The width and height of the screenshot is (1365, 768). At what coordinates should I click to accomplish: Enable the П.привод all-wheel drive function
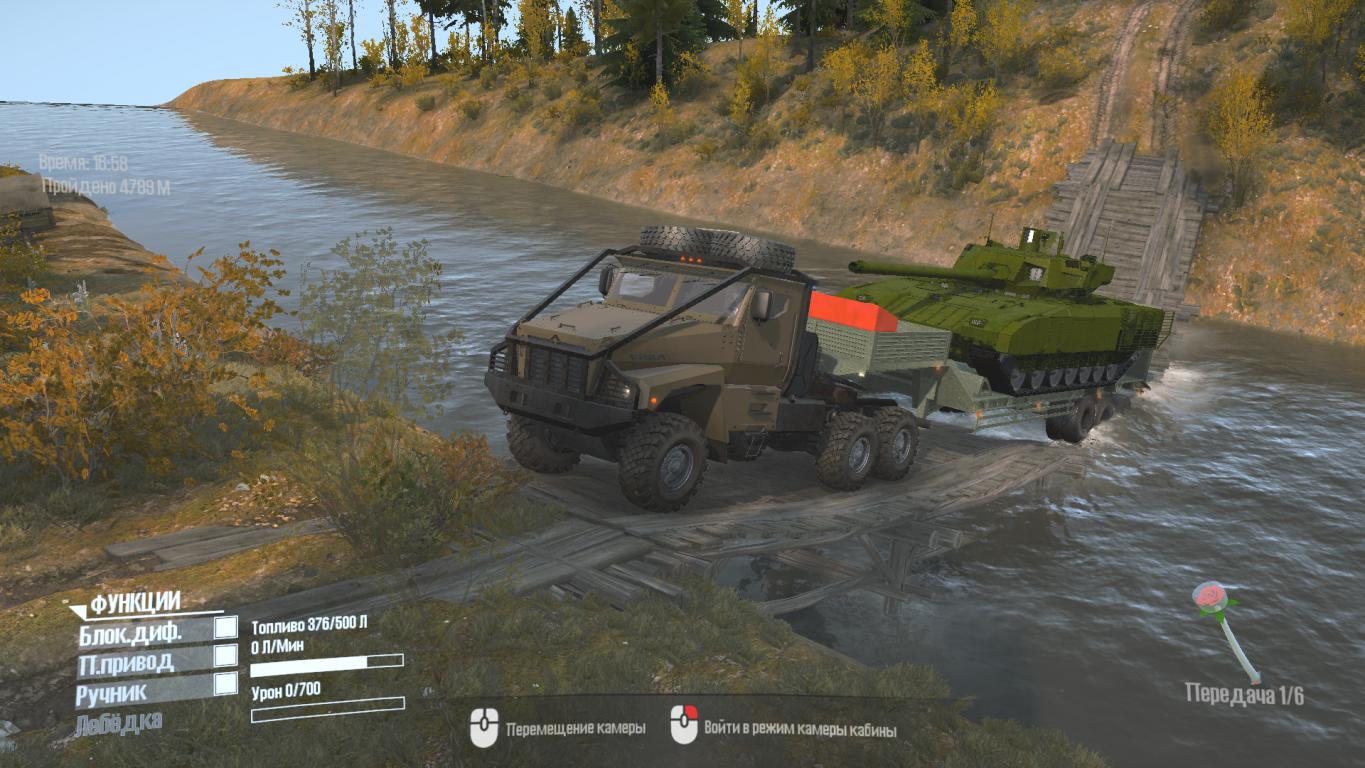click(226, 656)
